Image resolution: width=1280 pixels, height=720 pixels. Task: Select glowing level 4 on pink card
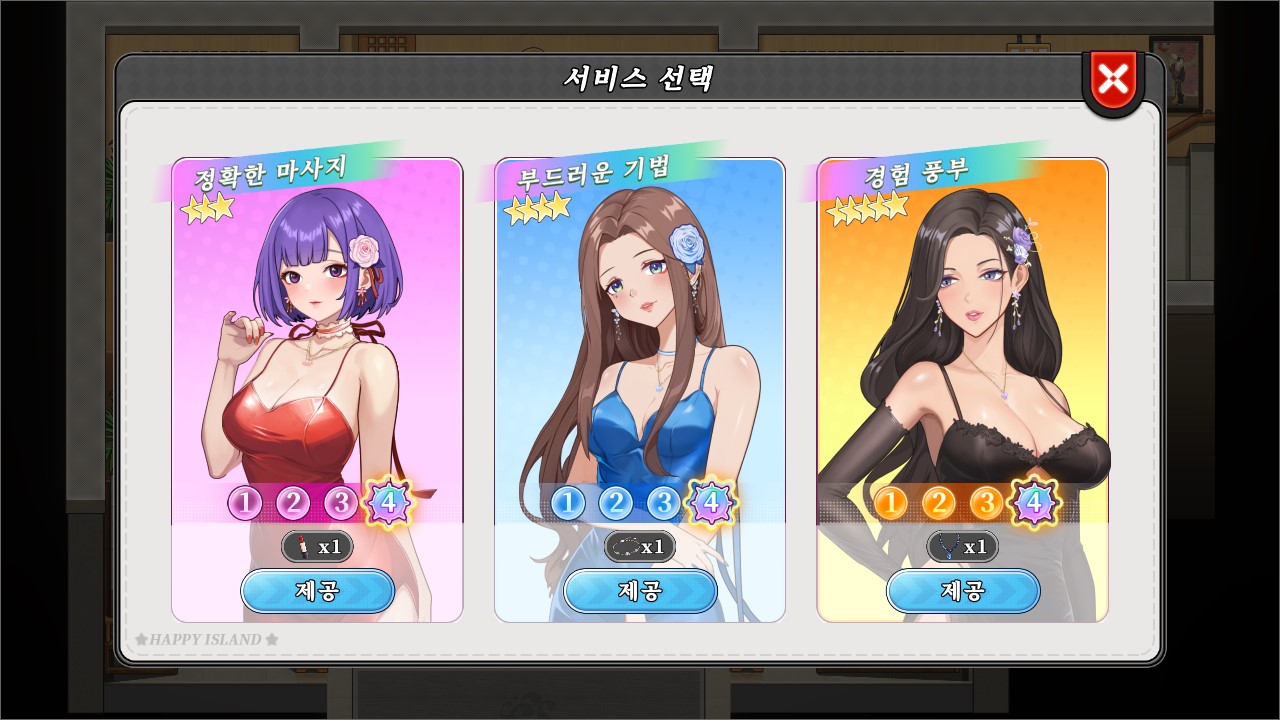click(389, 502)
